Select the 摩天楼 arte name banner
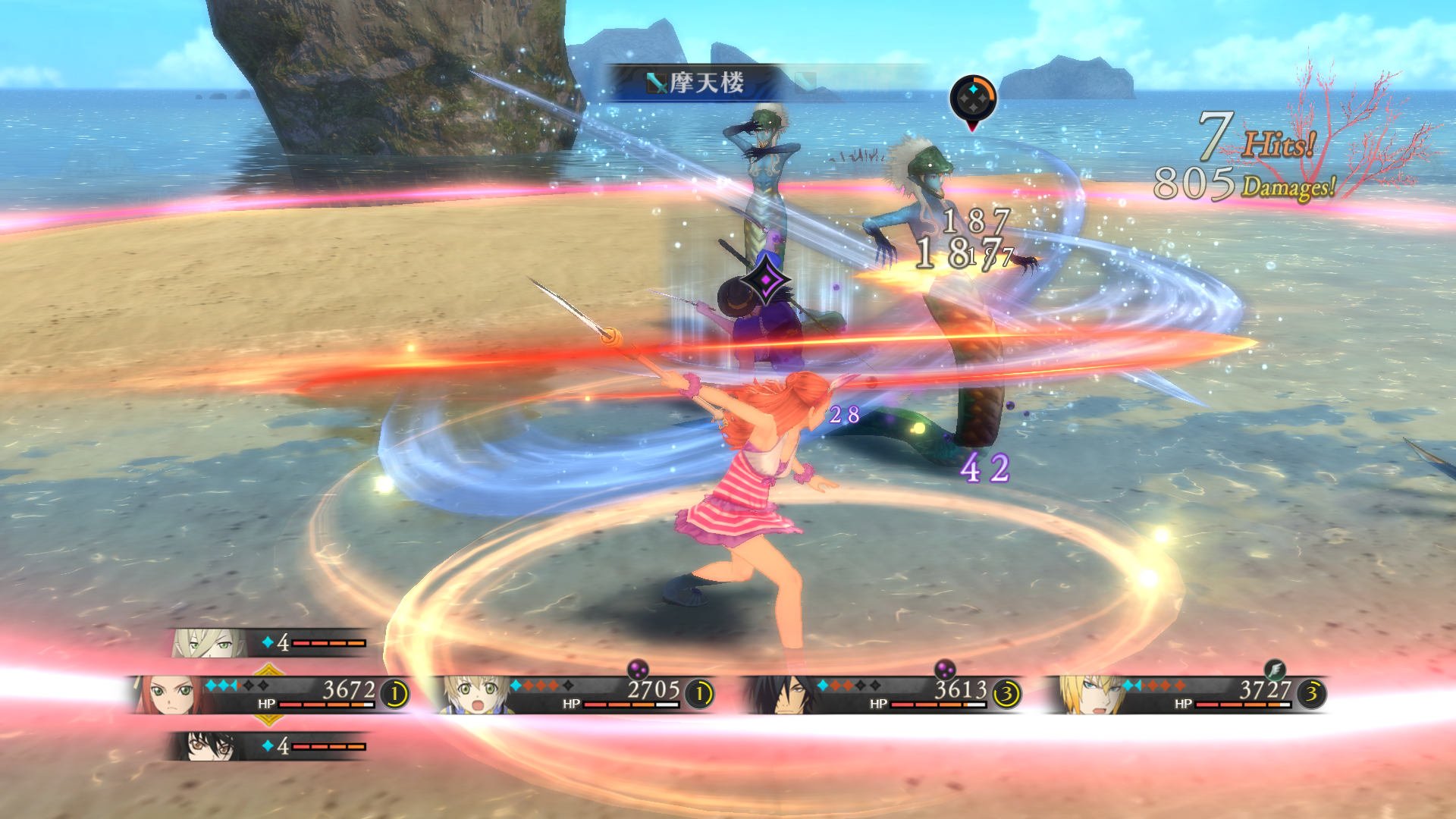Screen dimensions: 1456x819 point(705,81)
